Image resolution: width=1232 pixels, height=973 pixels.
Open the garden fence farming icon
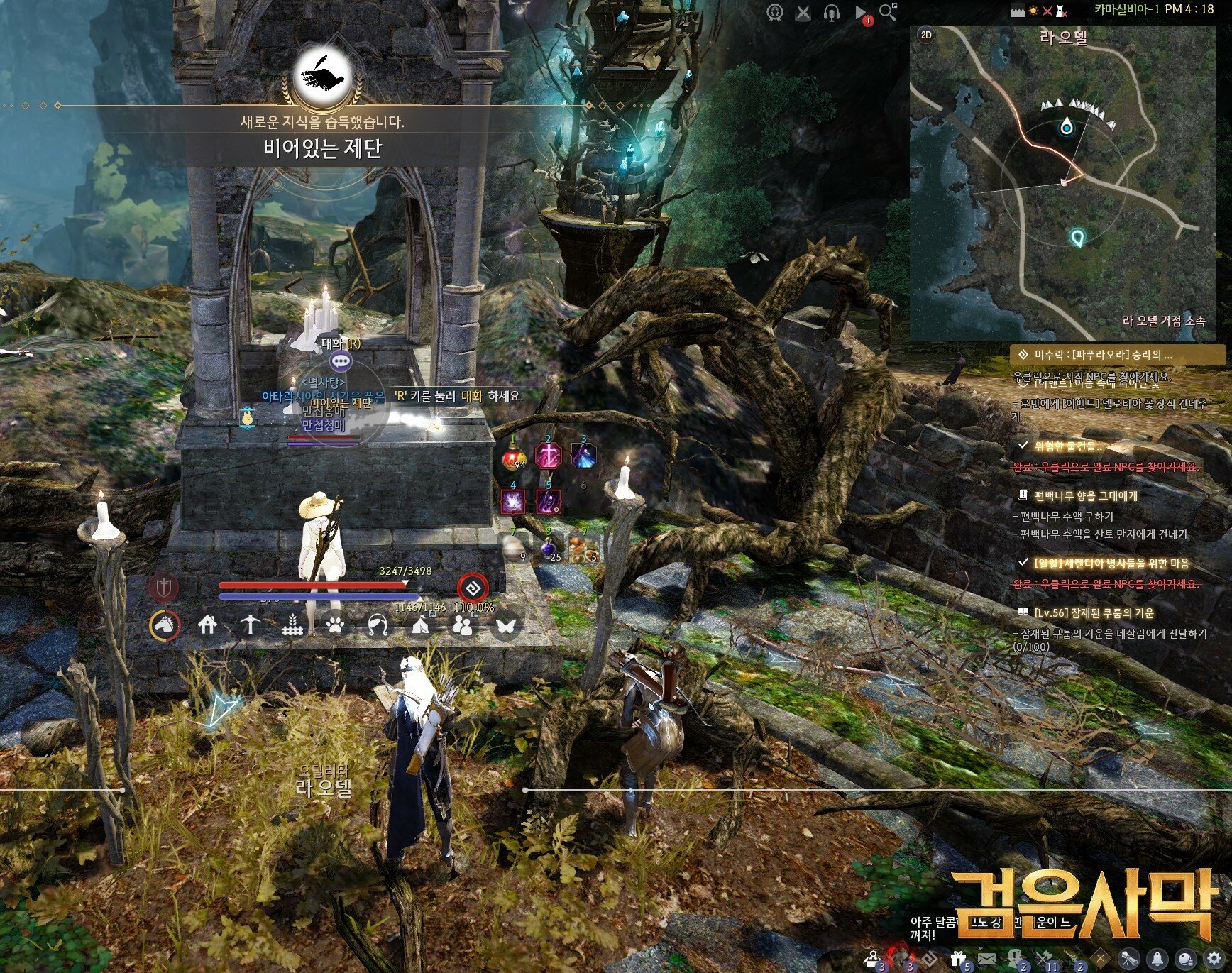click(x=292, y=625)
